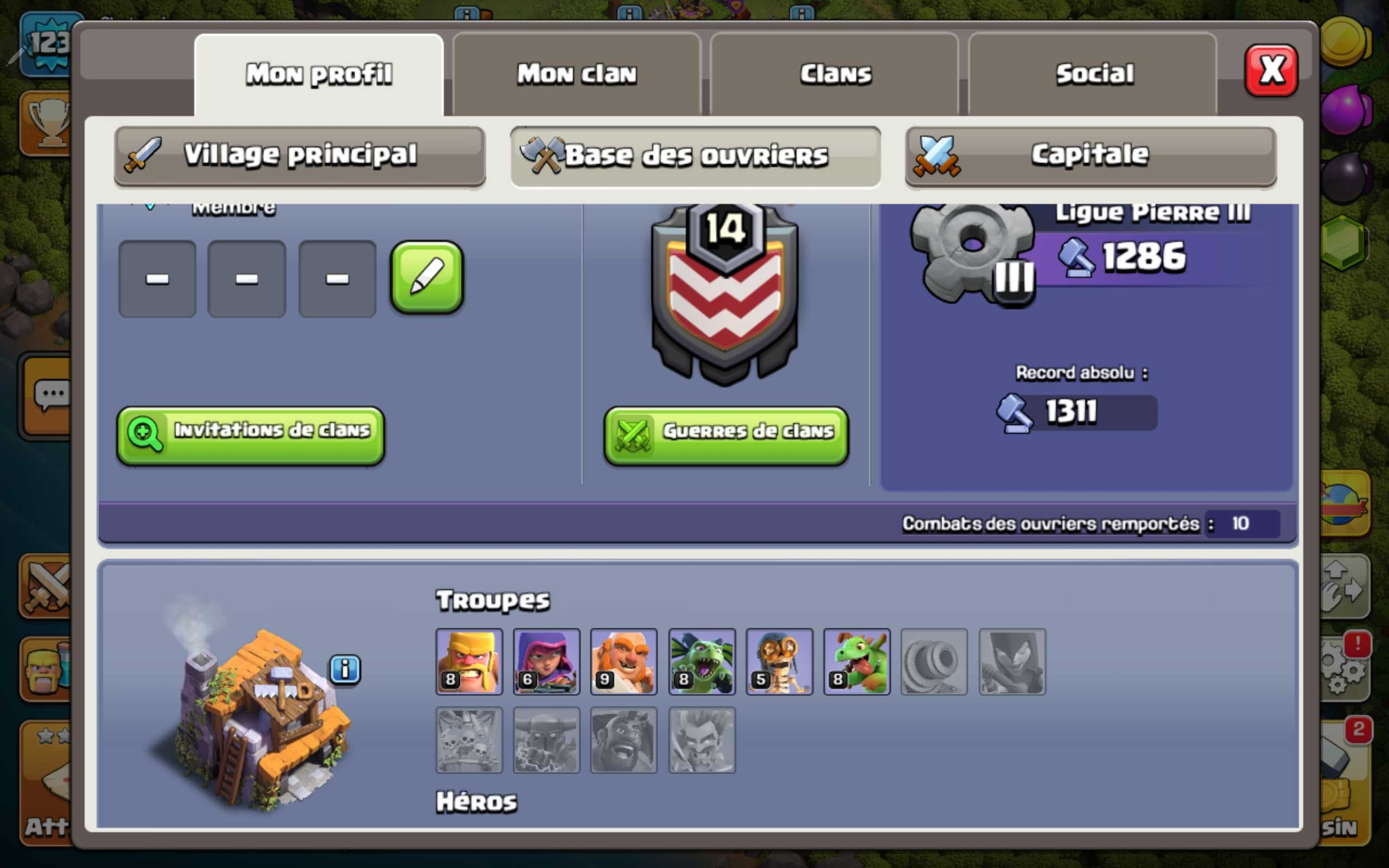Click the level 14 clan badge
The width and height of the screenshot is (1389, 868).
pos(725,293)
